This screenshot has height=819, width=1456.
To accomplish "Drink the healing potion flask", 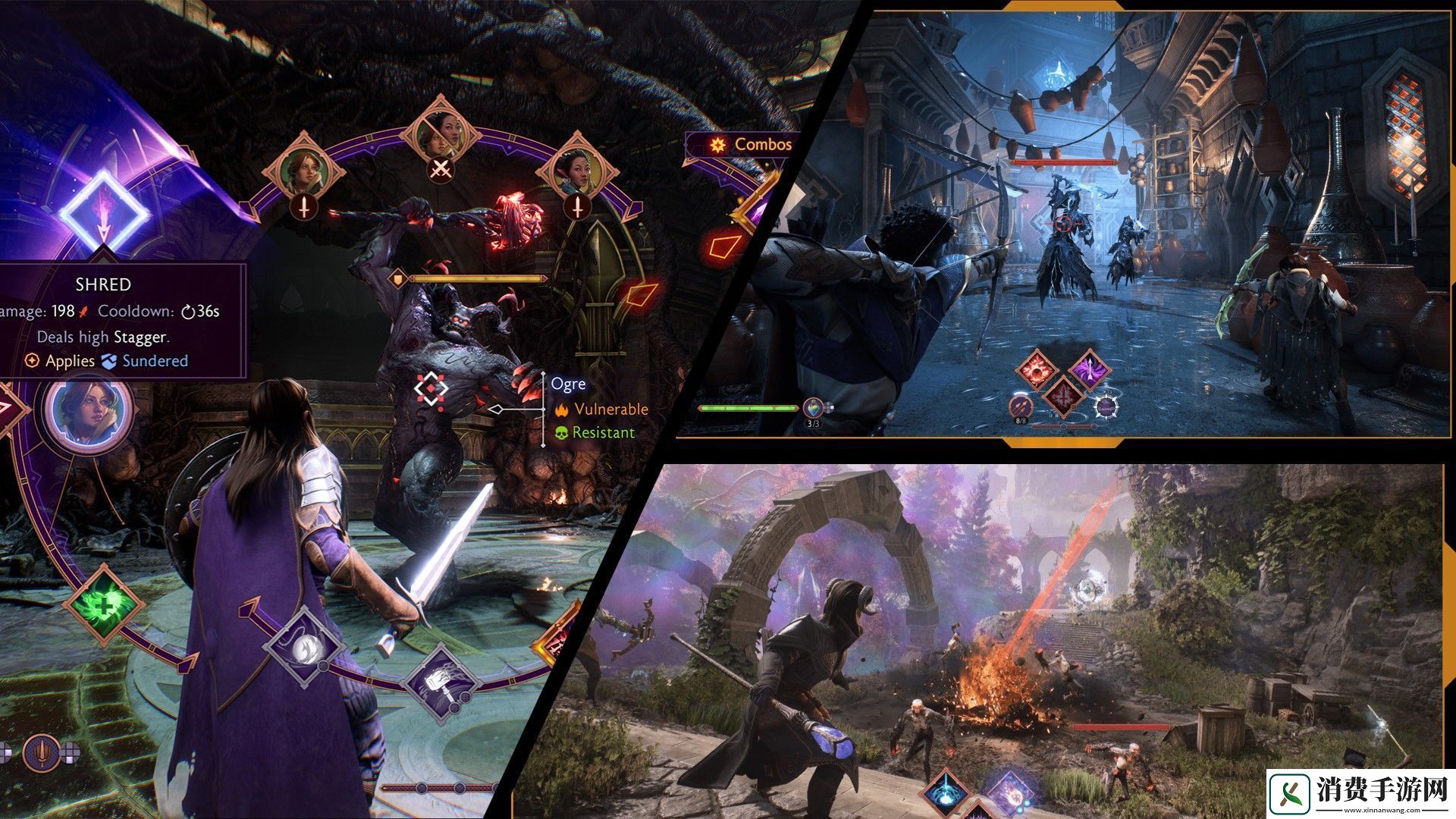I will pos(813,408).
